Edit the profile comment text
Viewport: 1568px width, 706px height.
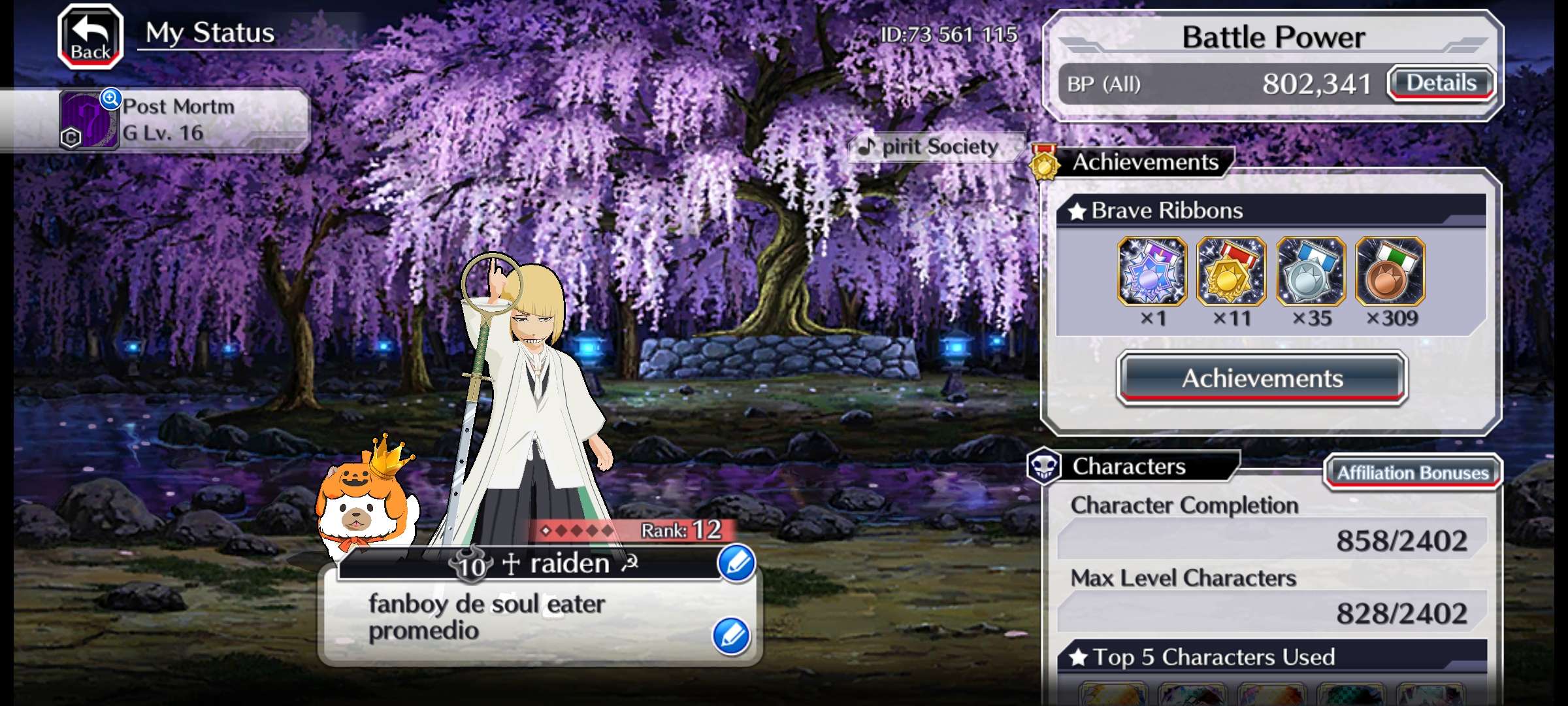731,635
